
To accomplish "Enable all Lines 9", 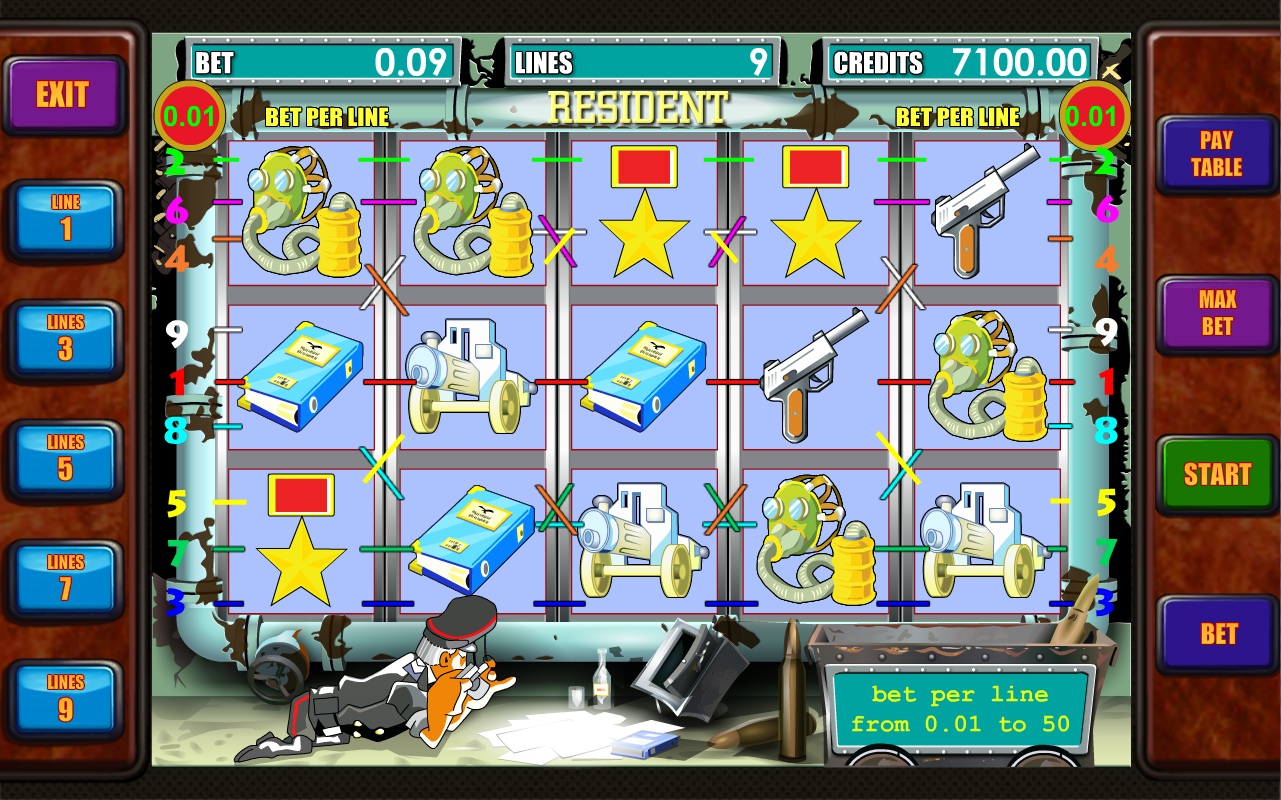I will (65, 699).
